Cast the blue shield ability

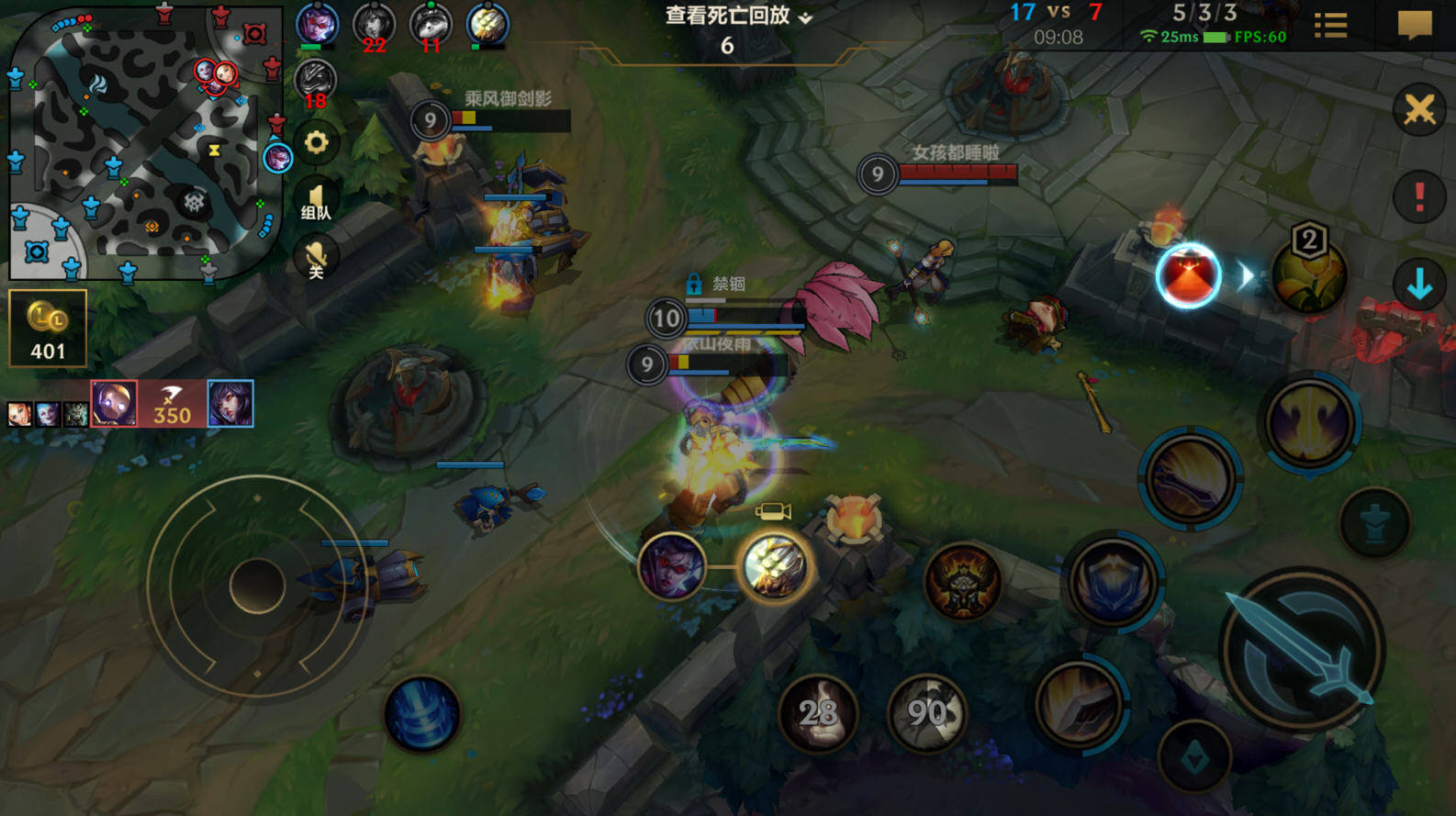point(1114,580)
